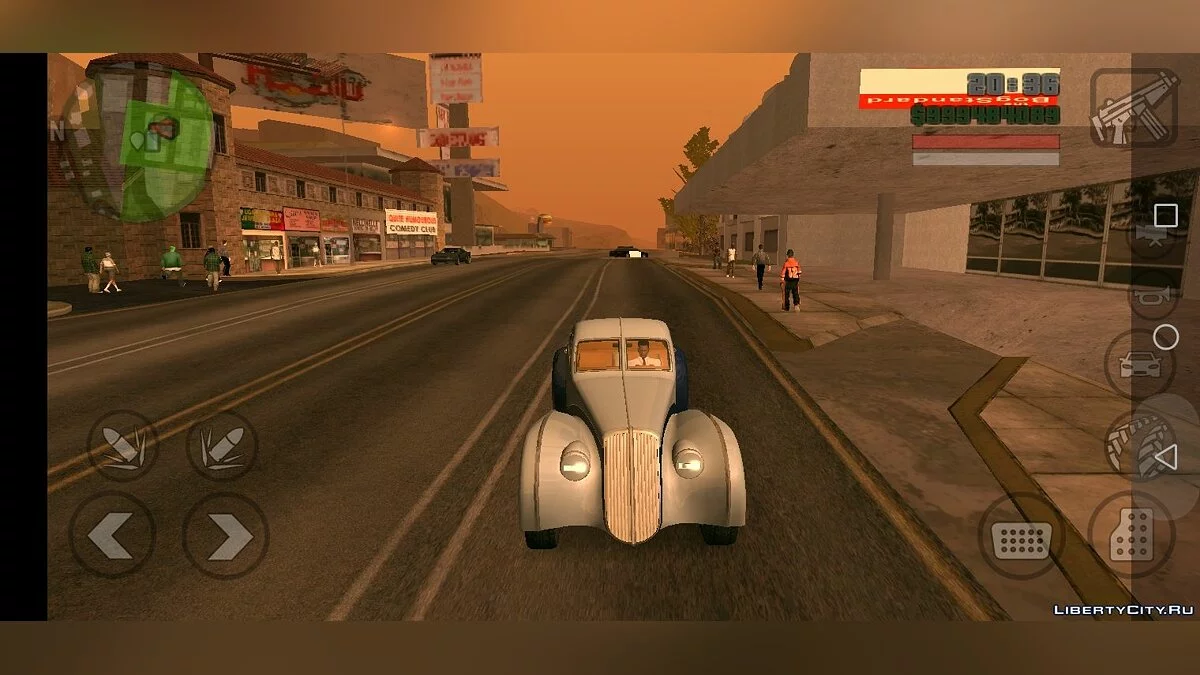The width and height of the screenshot is (1200, 675).
Task: Steer right with the right arrow button
Action: (226, 535)
